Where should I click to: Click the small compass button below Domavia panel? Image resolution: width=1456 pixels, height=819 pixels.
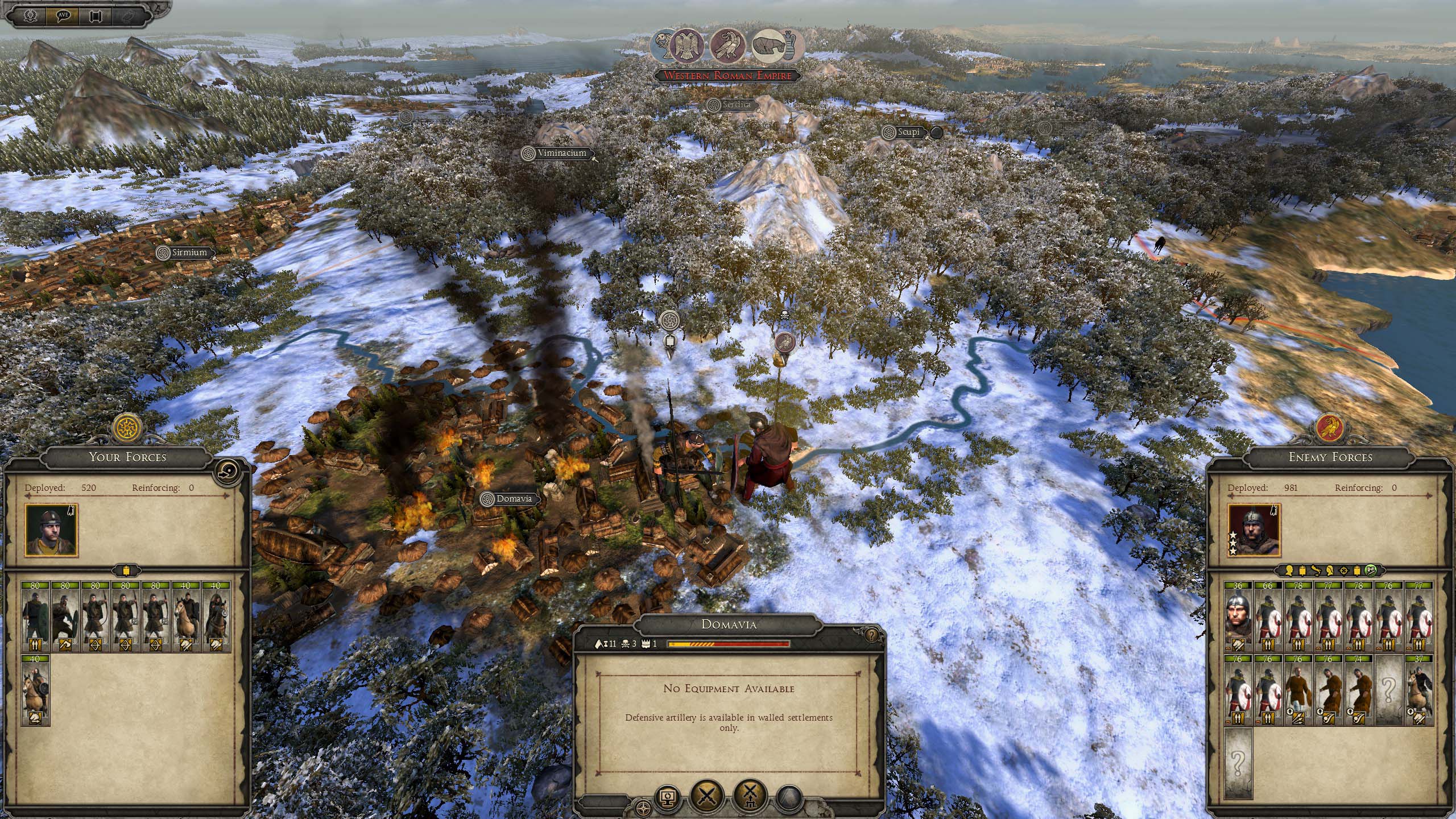click(644, 807)
